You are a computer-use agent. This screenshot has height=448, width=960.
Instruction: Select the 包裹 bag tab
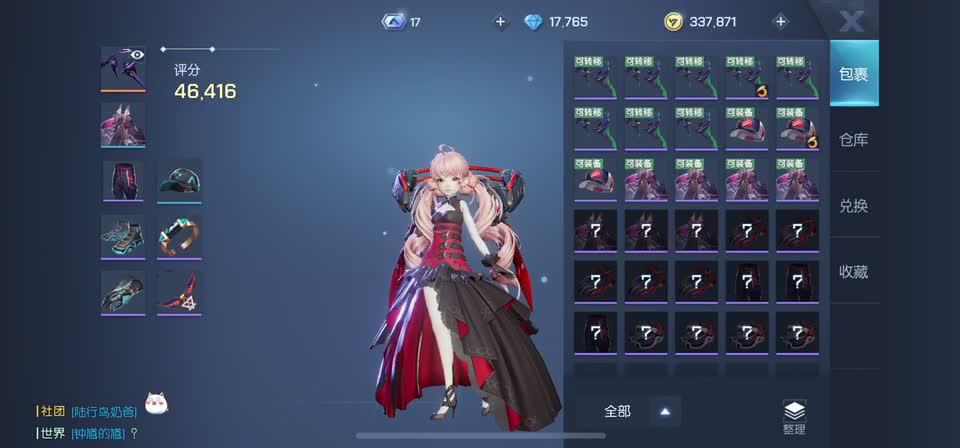(x=853, y=74)
